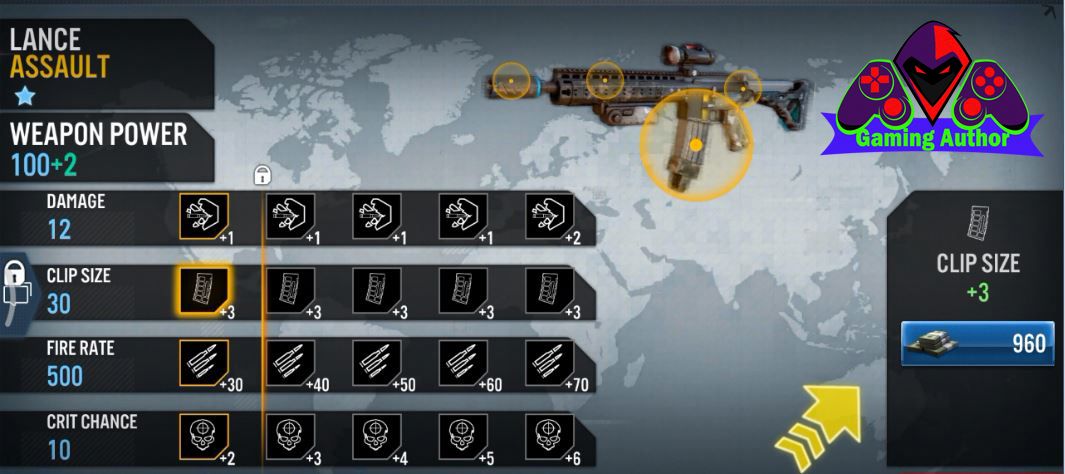Select the large magazine hotspot on the rifle

pos(695,143)
